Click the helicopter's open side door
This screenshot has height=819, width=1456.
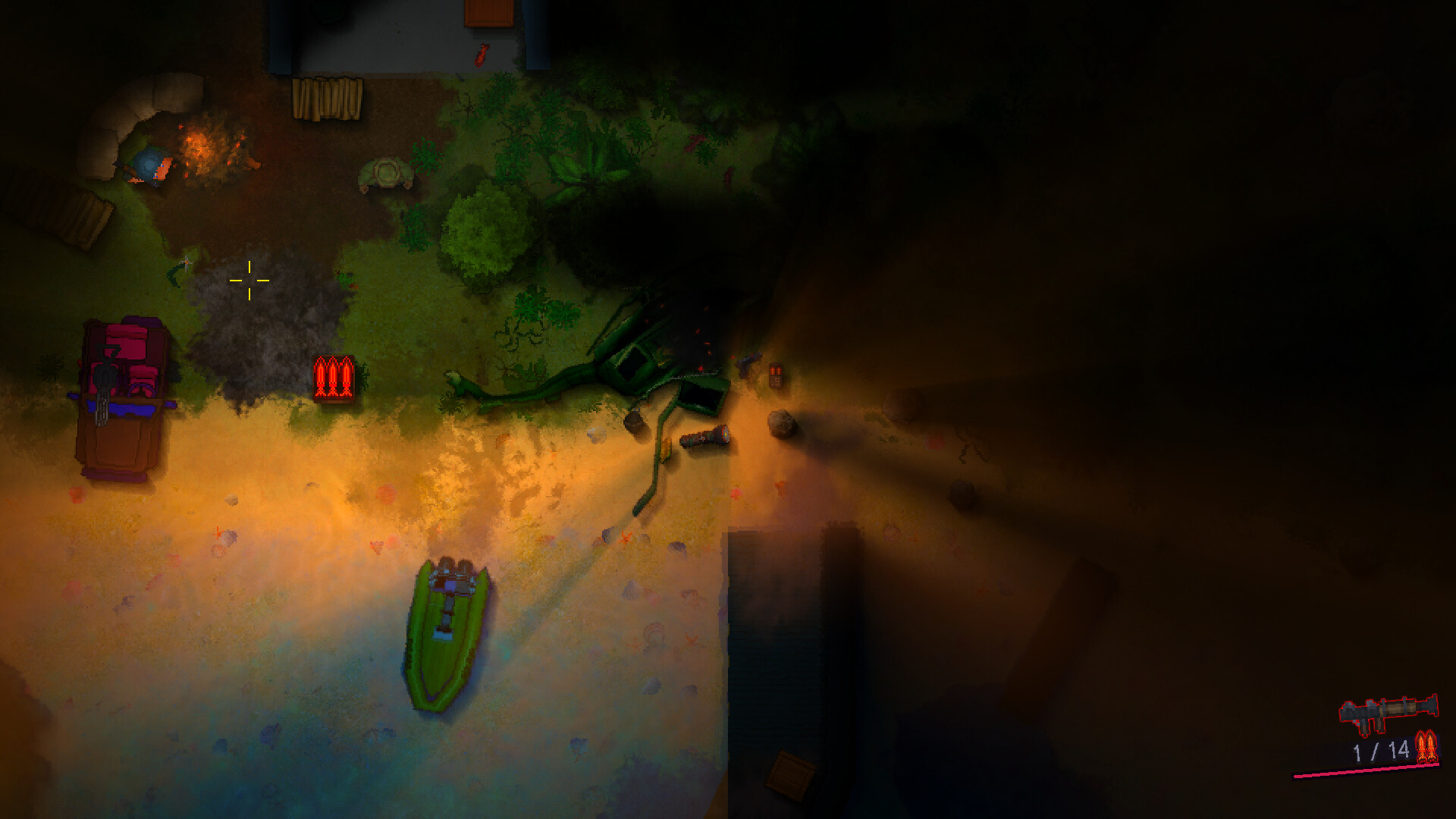click(699, 394)
